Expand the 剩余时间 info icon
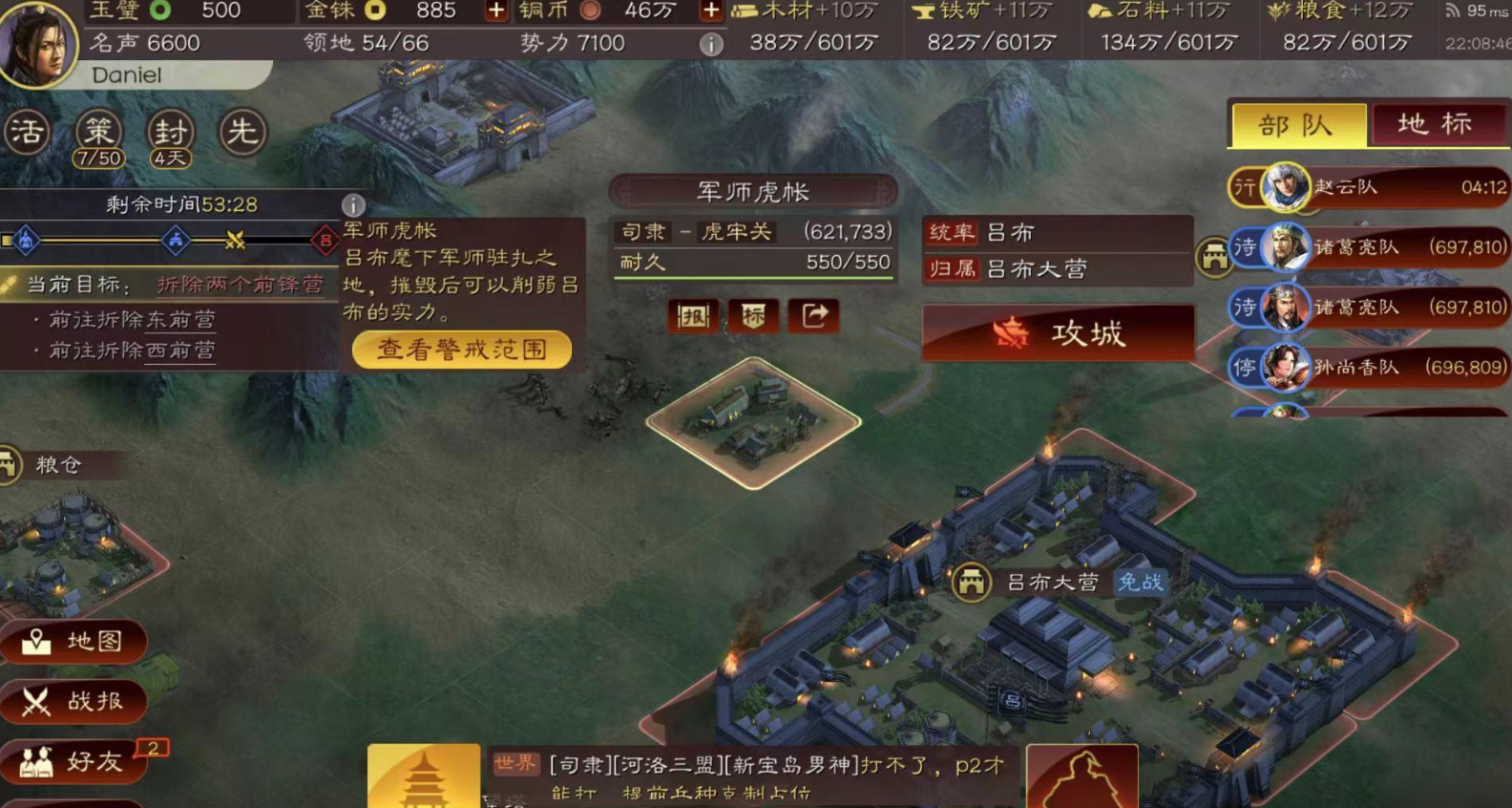The height and width of the screenshot is (808, 1512). pyautogui.click(x=354, y=203)
